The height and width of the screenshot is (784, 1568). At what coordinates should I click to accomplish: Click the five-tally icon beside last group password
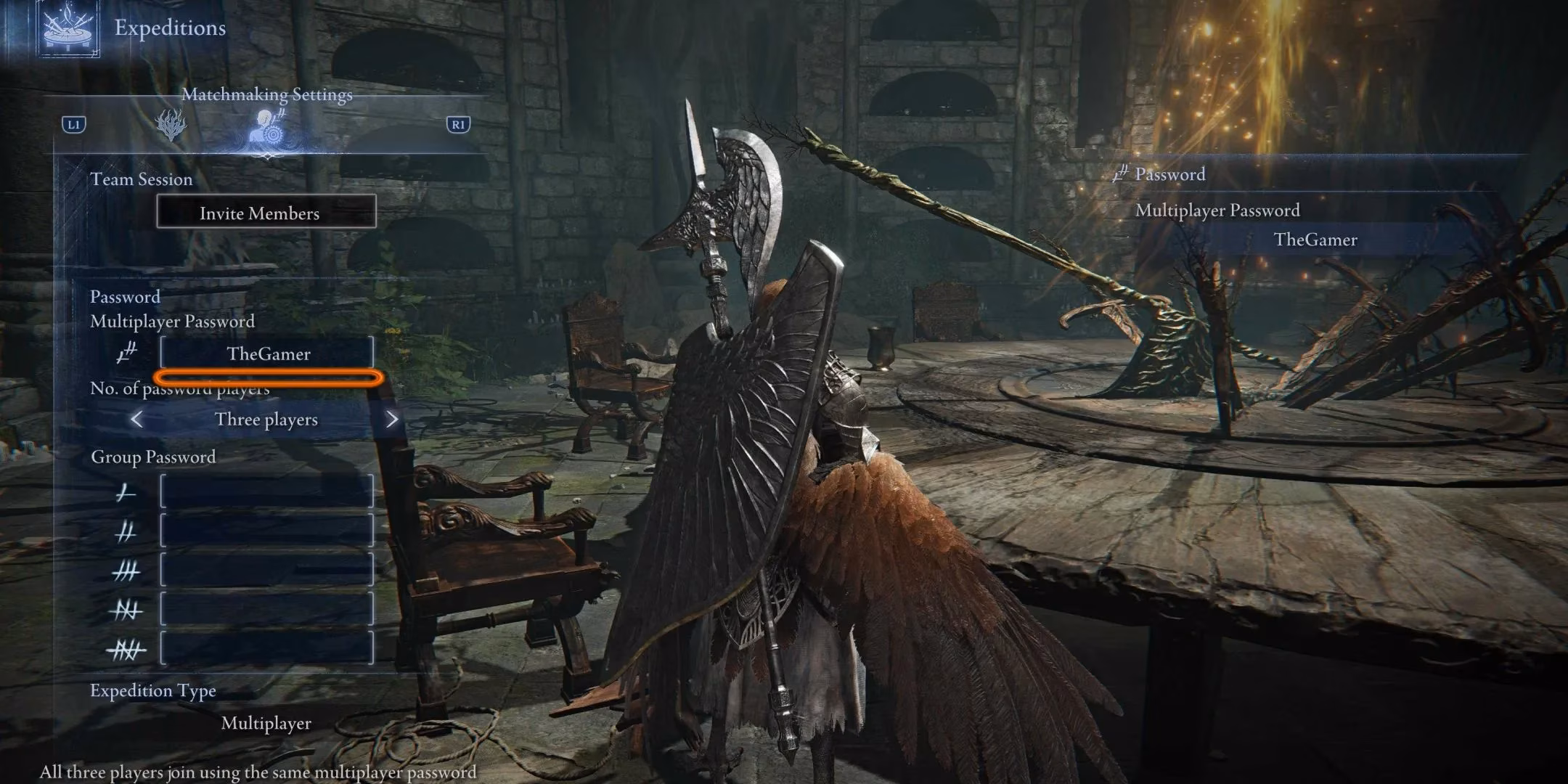(x=125, y=648)
